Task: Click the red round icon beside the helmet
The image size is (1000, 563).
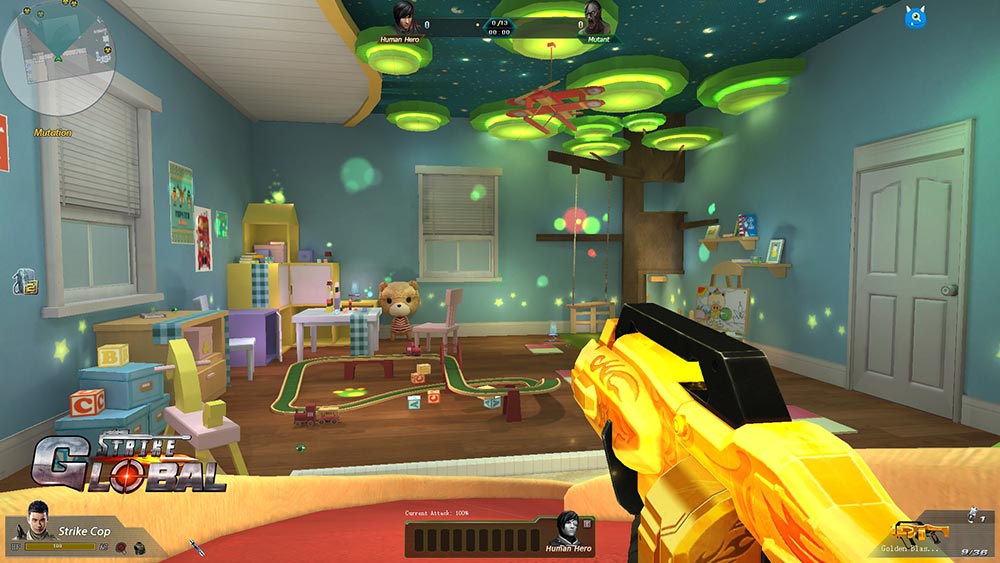Action: pyautogui.click(x=121, y=547)
